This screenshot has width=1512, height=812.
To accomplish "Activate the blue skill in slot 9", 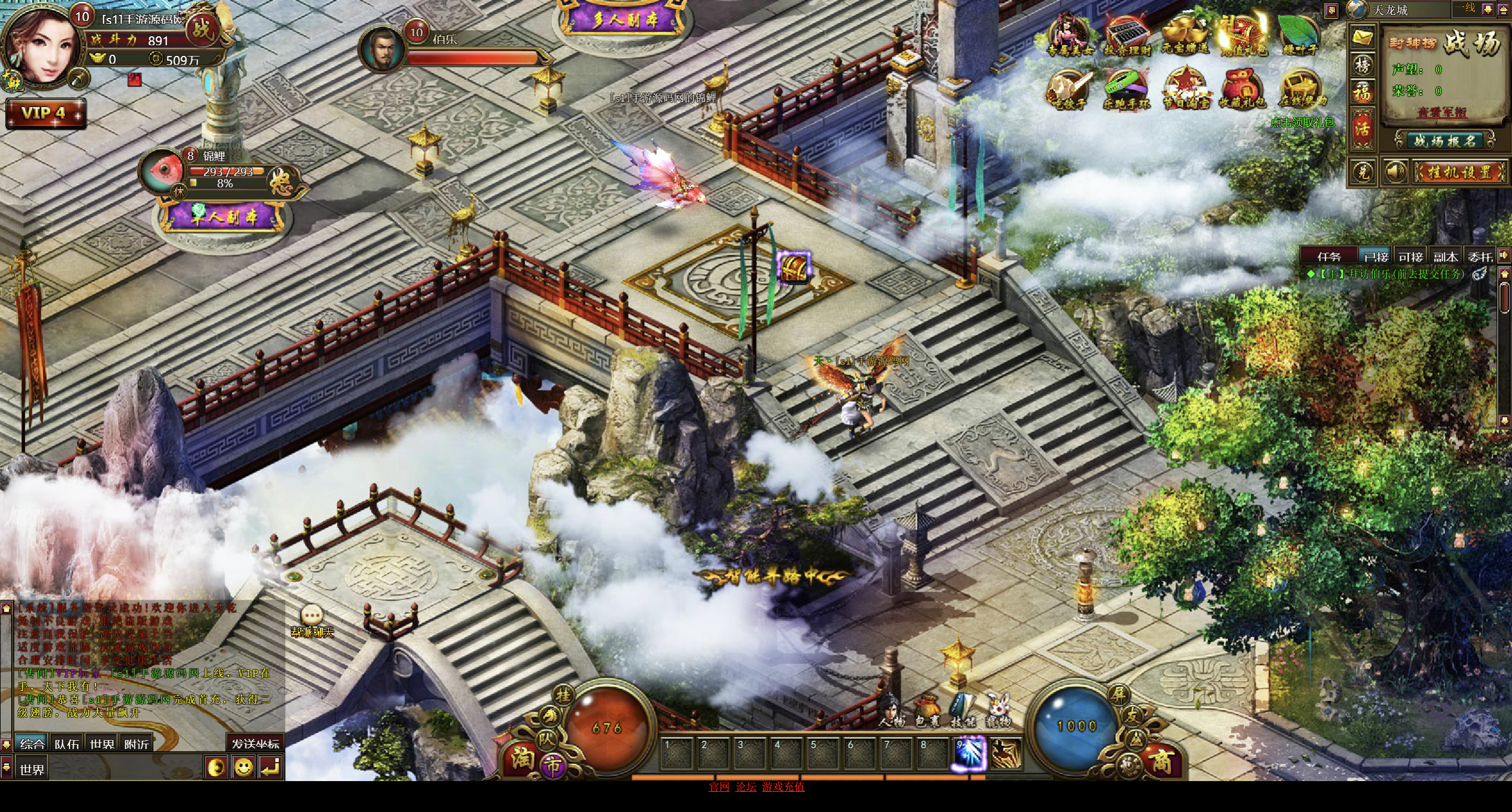I will pos(969,753).
